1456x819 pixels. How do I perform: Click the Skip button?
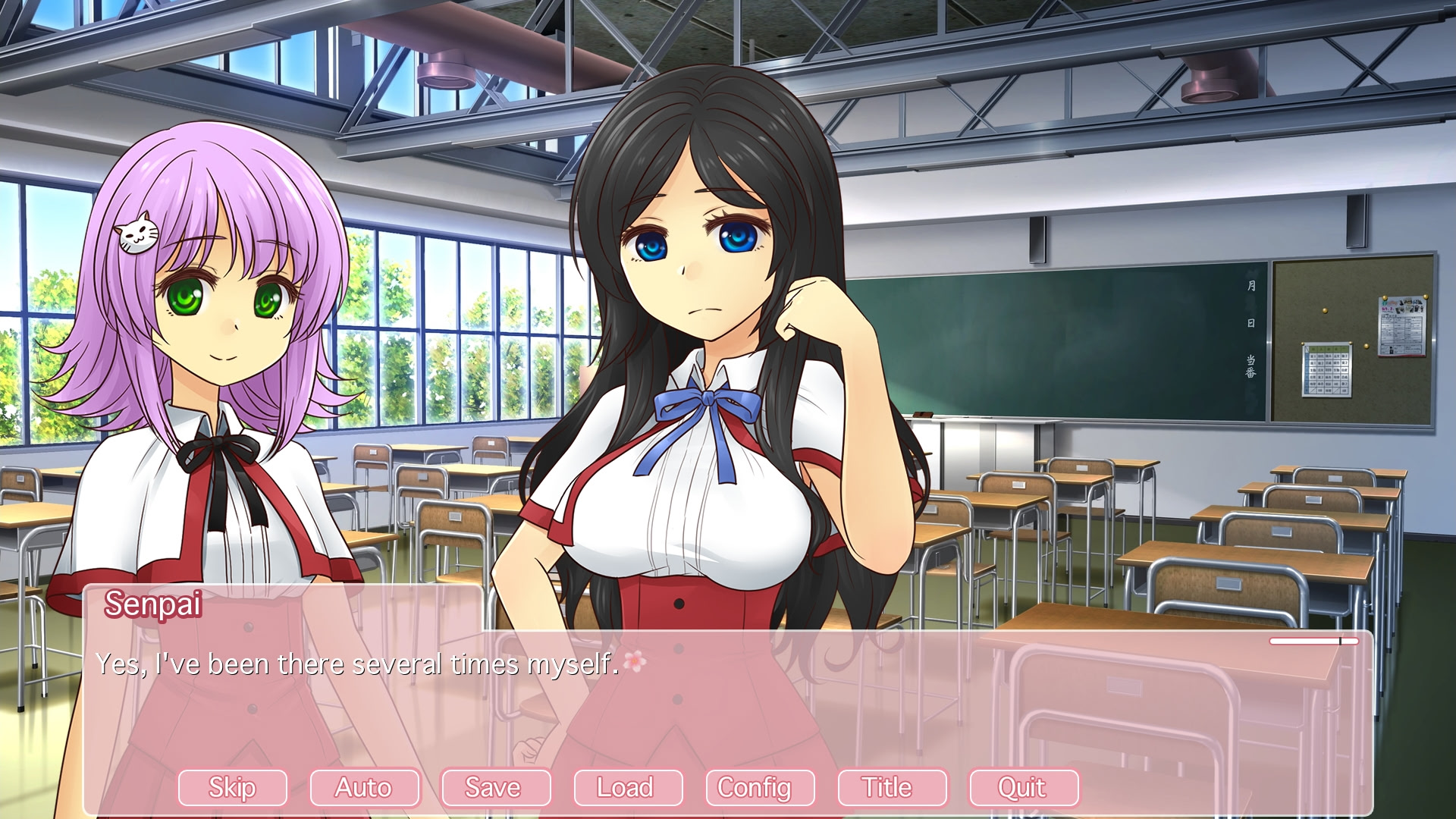232,788
